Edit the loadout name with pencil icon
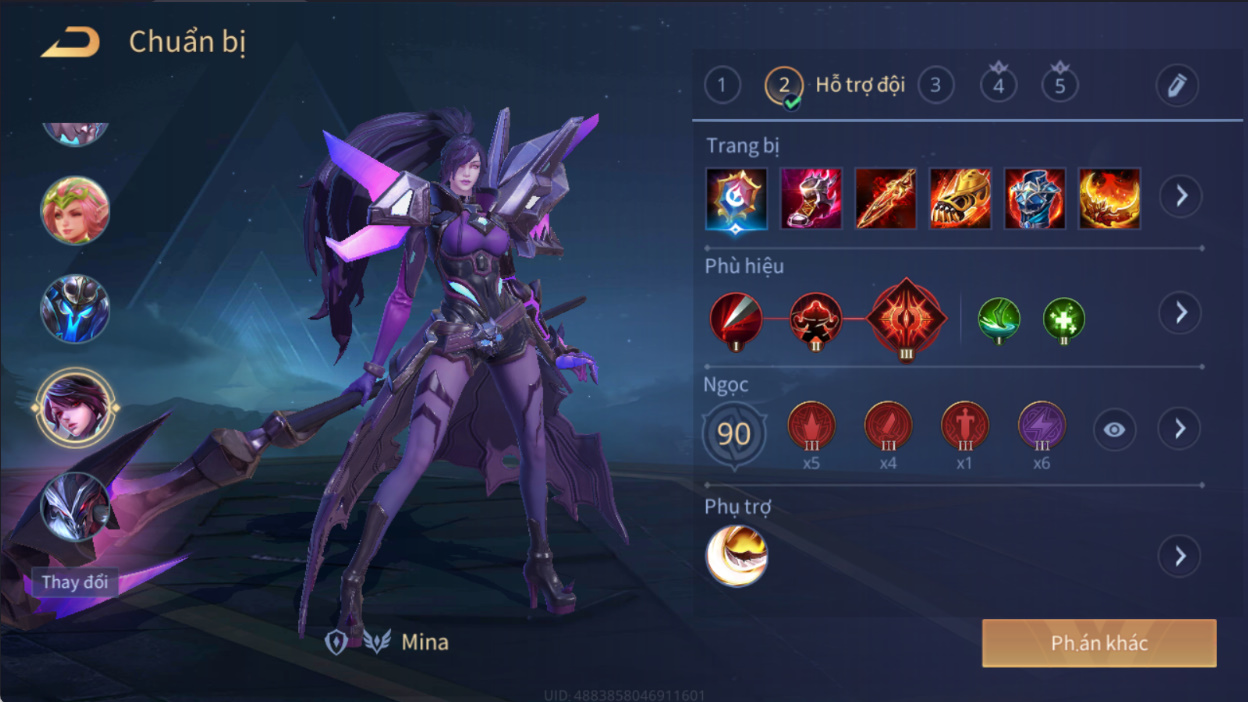The height and width of the screenshot is (702, 1248). tap(1177, 85)
